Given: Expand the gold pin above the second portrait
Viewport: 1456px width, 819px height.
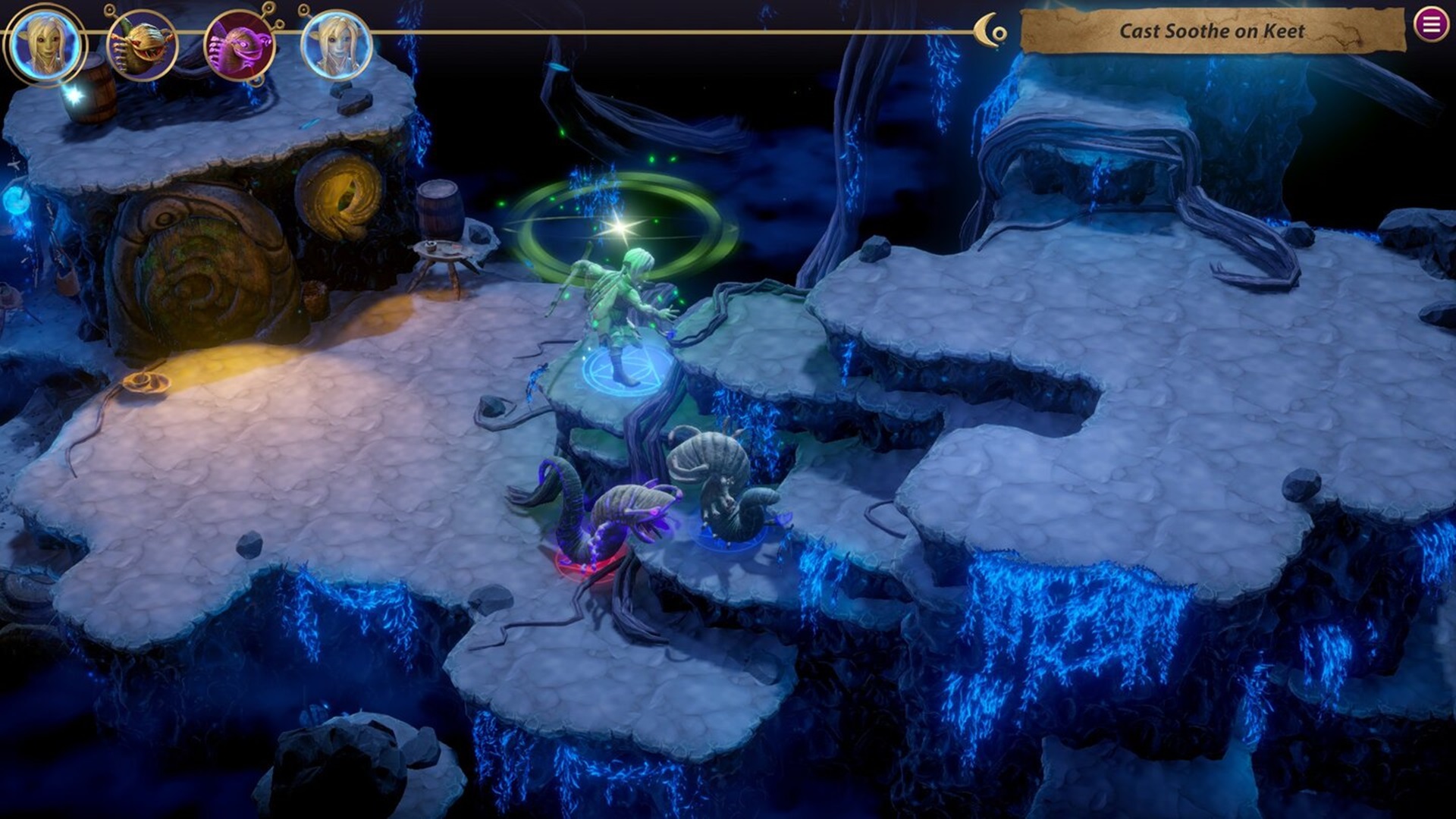Looking at the screenshot, I should coord(108,10).
